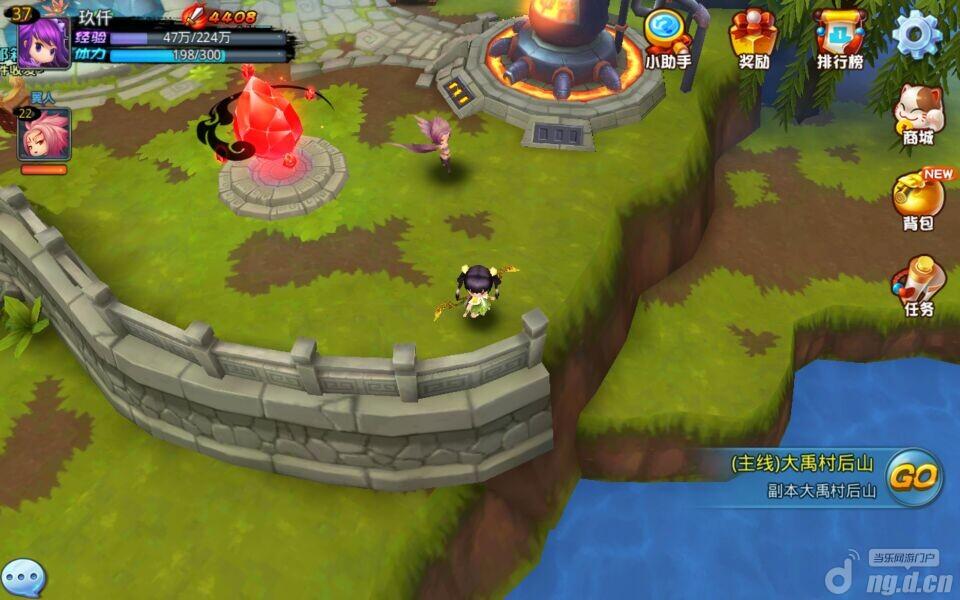This screenshot has height=600, width=960.
Task: Open the 奖励 rewards gift box
Action: pos(753,37)
